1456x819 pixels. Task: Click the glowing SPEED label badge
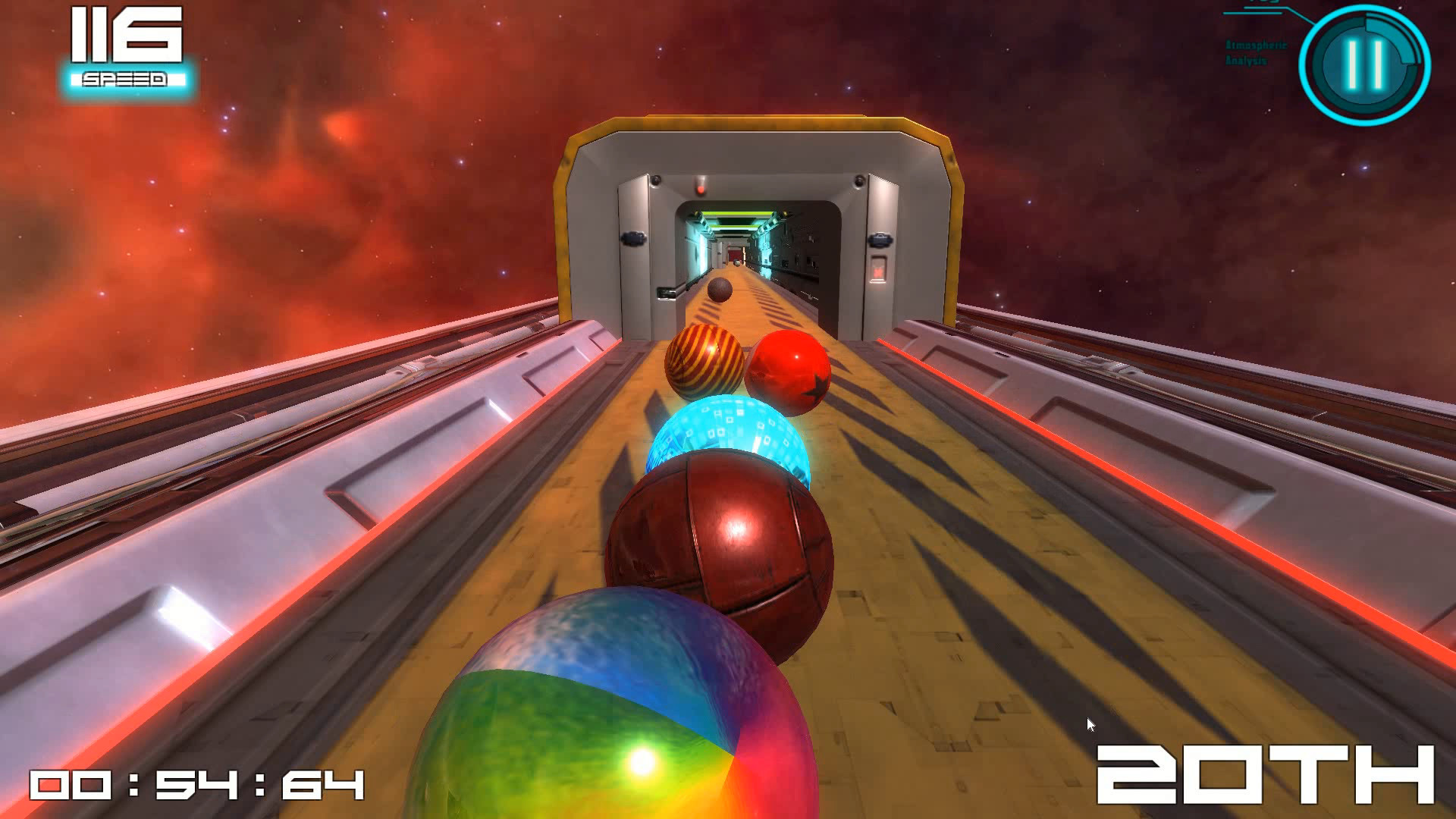coord(126,77)
